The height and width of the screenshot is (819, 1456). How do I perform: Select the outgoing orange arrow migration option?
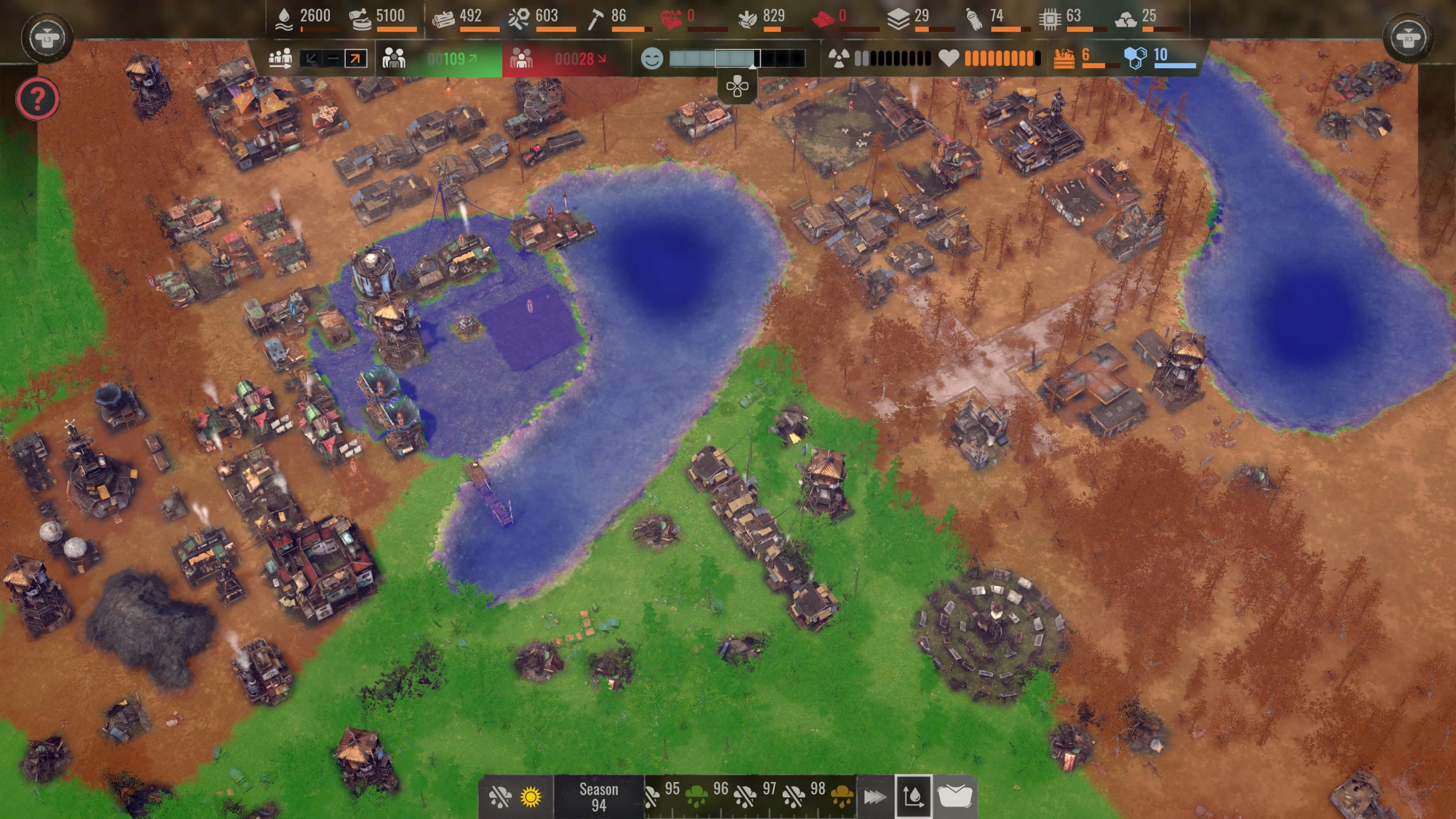[x=356, y=59]
